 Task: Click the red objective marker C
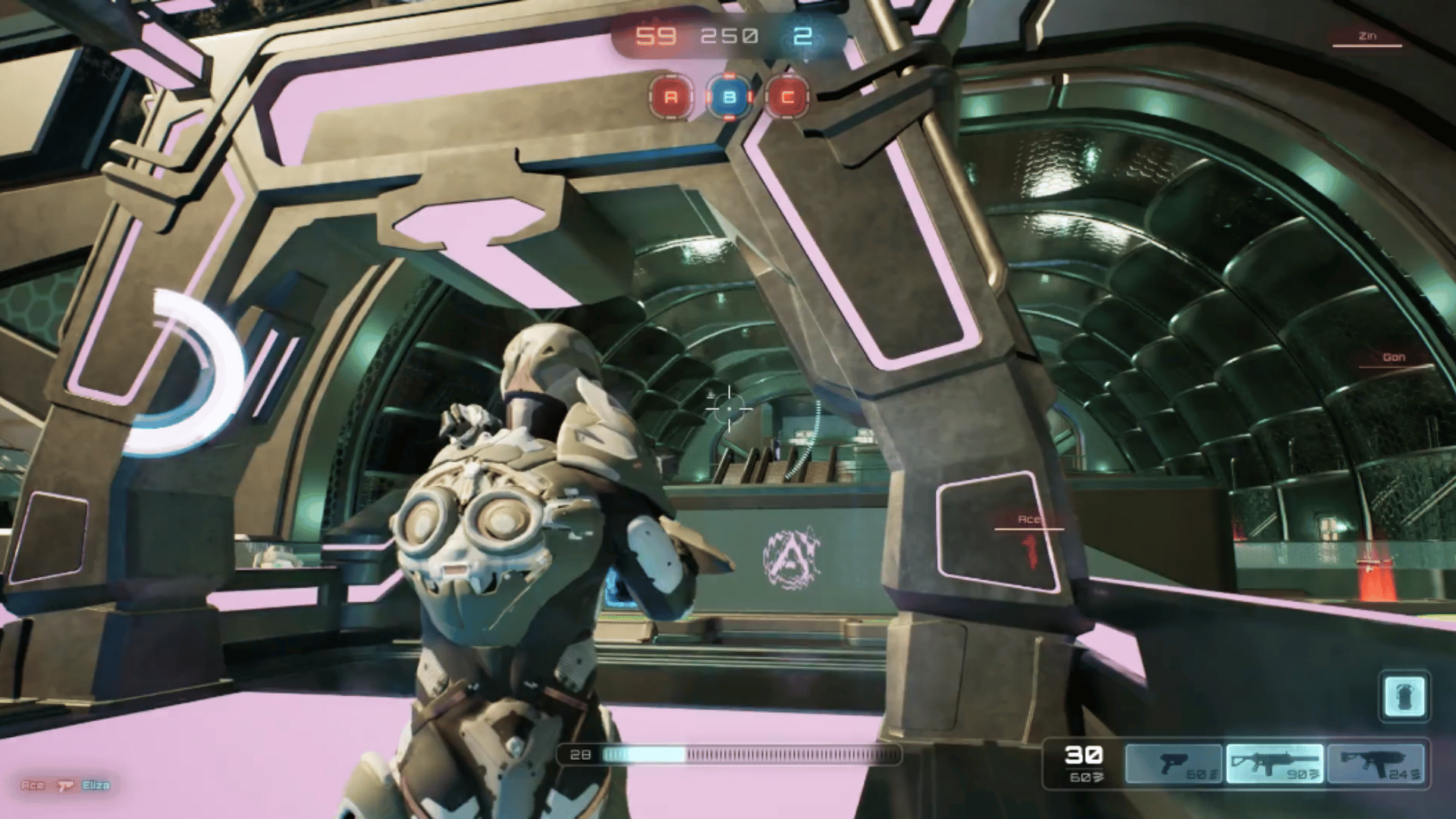pos(787,96)
